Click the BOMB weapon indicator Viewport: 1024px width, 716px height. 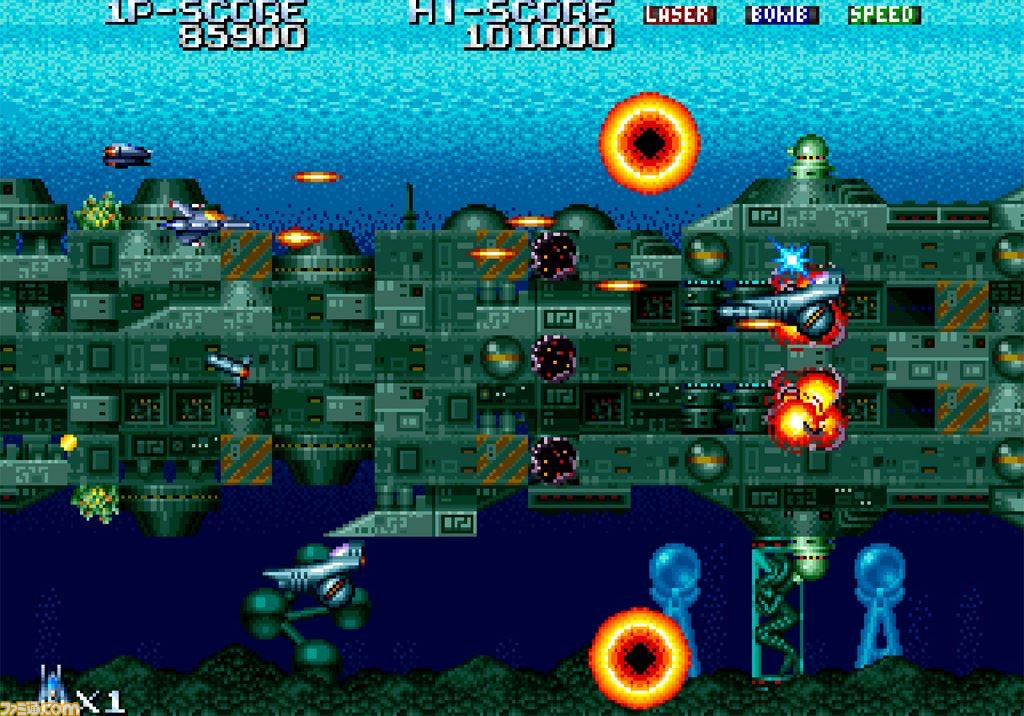(x=782, y=15)
